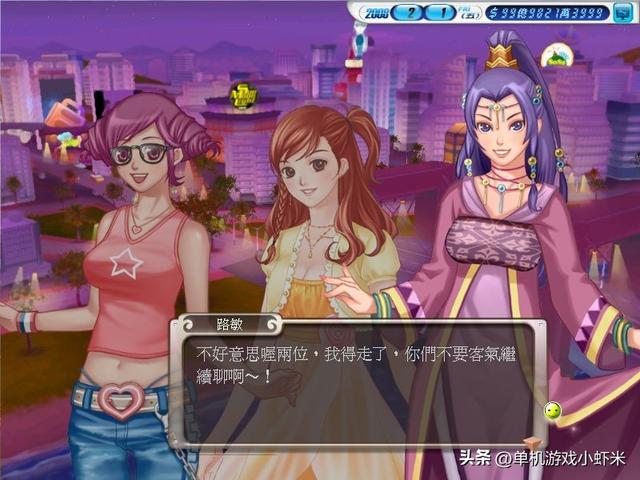Open the blue monitor menu icon
This screenshot has height=480, width=640.
(x=621, y=12)
